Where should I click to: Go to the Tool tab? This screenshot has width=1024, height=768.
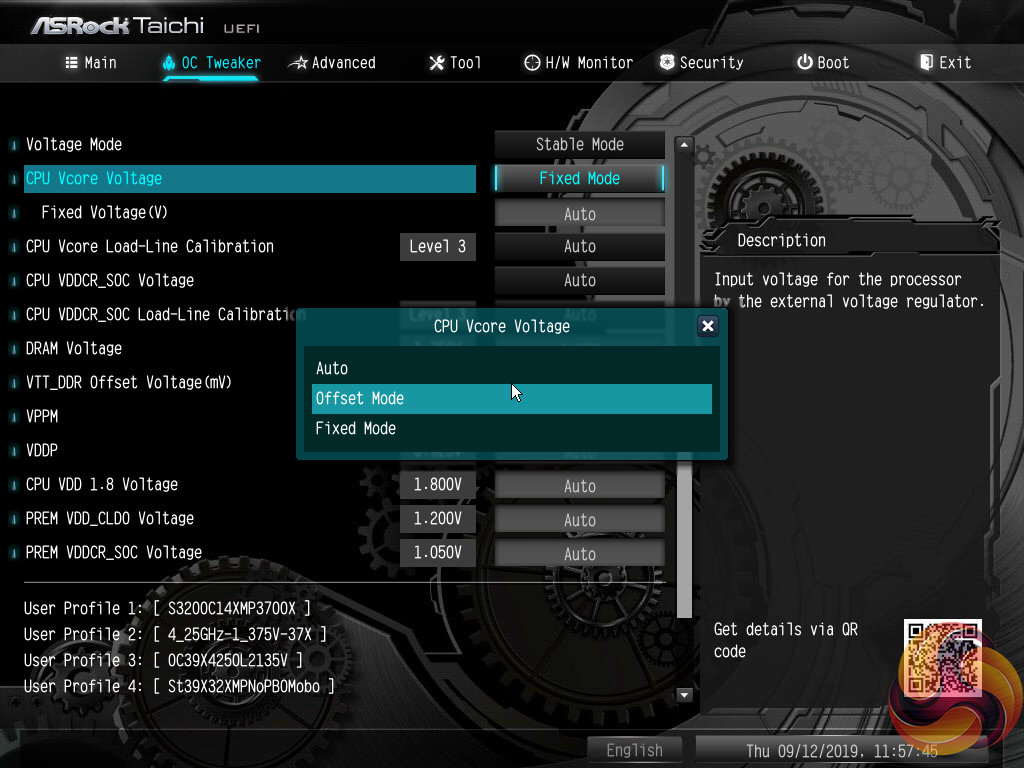pyautogui.click(x=455, y=62)
